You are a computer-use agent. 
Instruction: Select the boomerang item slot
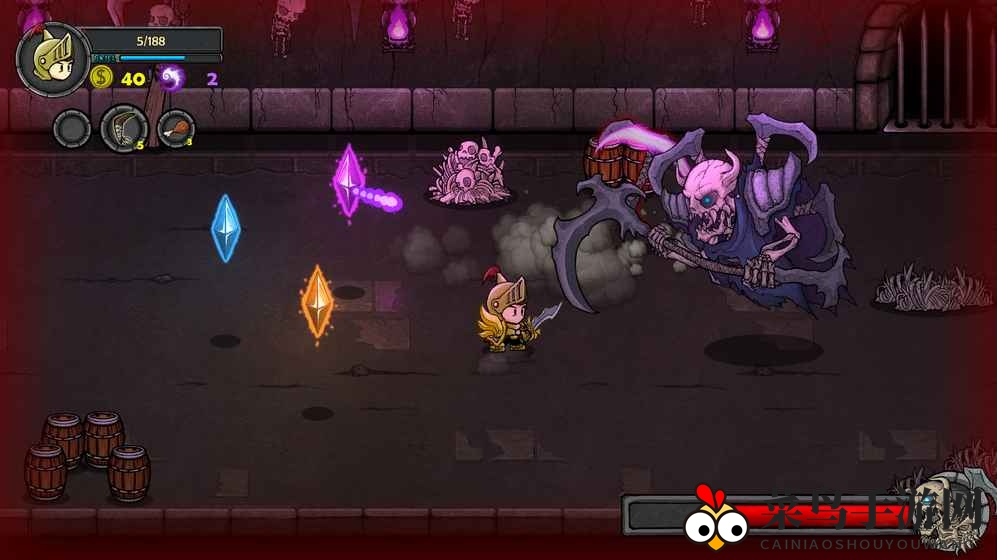click(124, 129)
